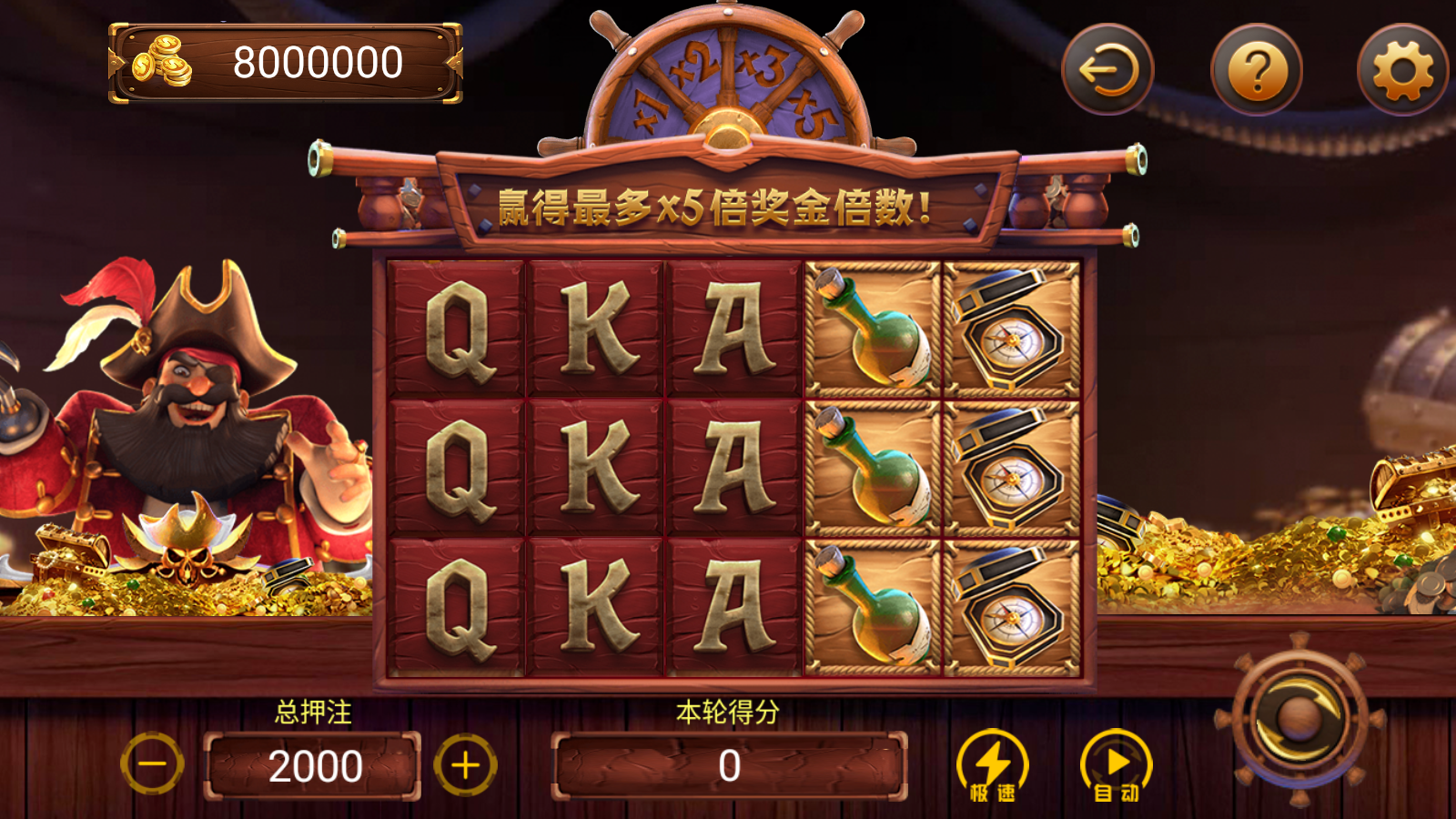Click the gold coins balance icon
The width and height of the screenshot is (1456, 819).
point(162,62)
